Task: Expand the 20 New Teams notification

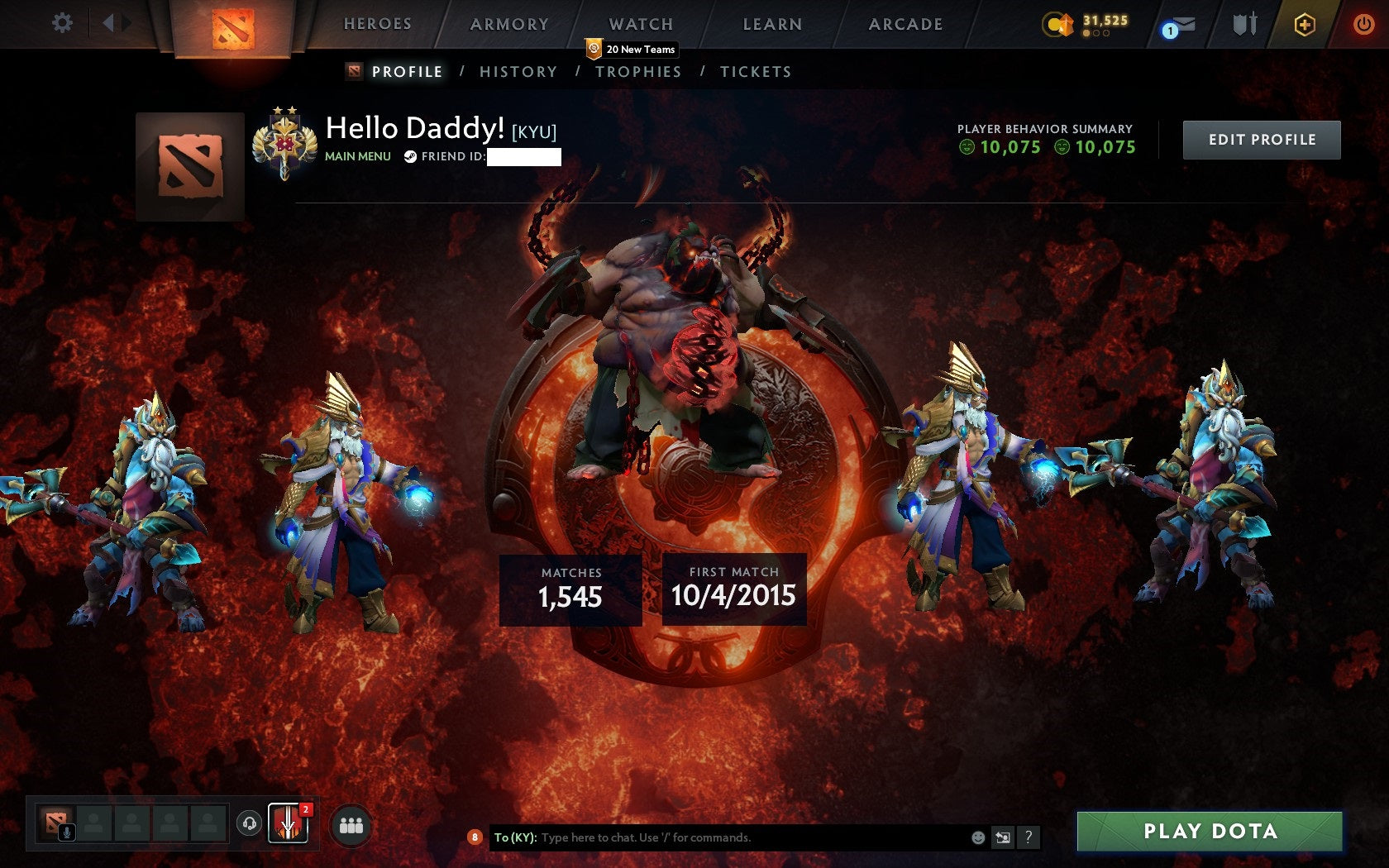Action: (632, 50)
